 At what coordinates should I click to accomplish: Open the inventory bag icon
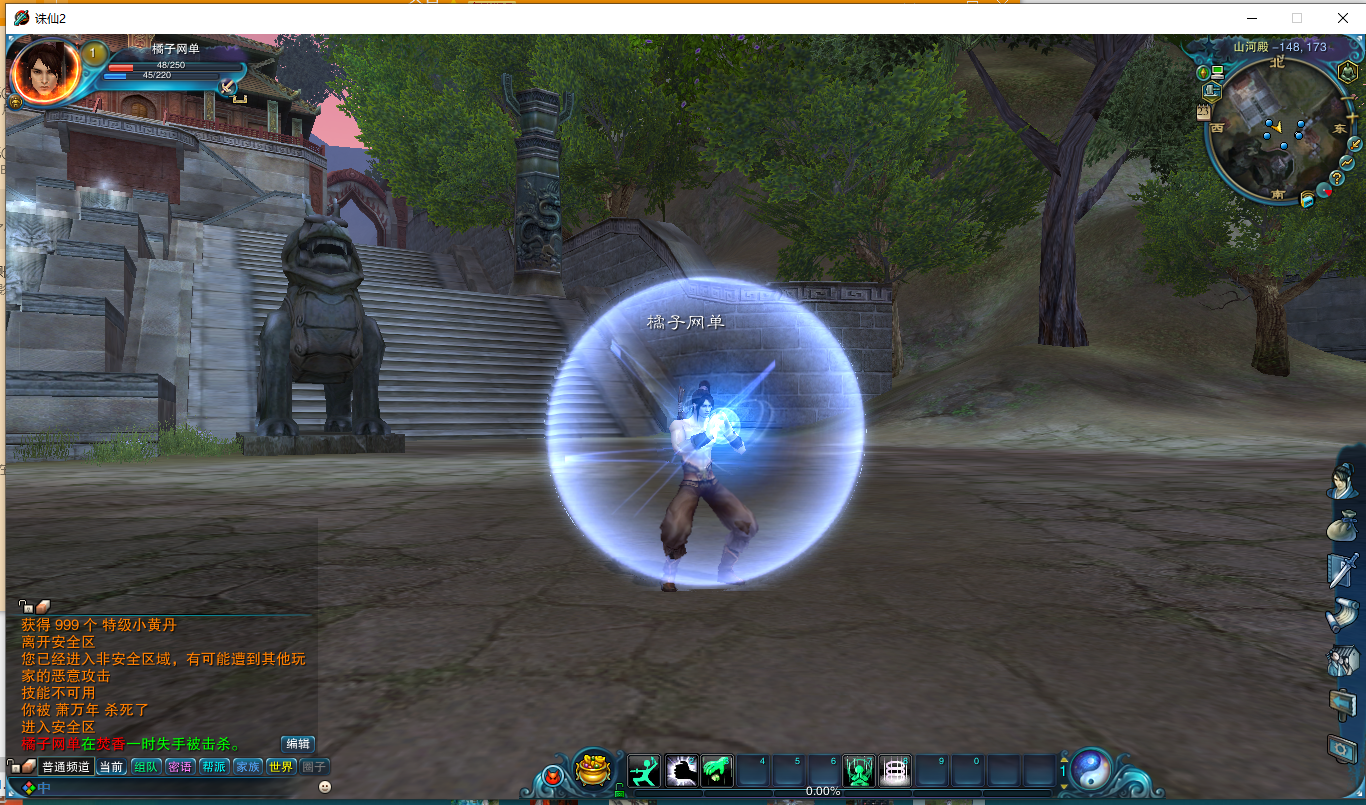tap(1340, 525)
